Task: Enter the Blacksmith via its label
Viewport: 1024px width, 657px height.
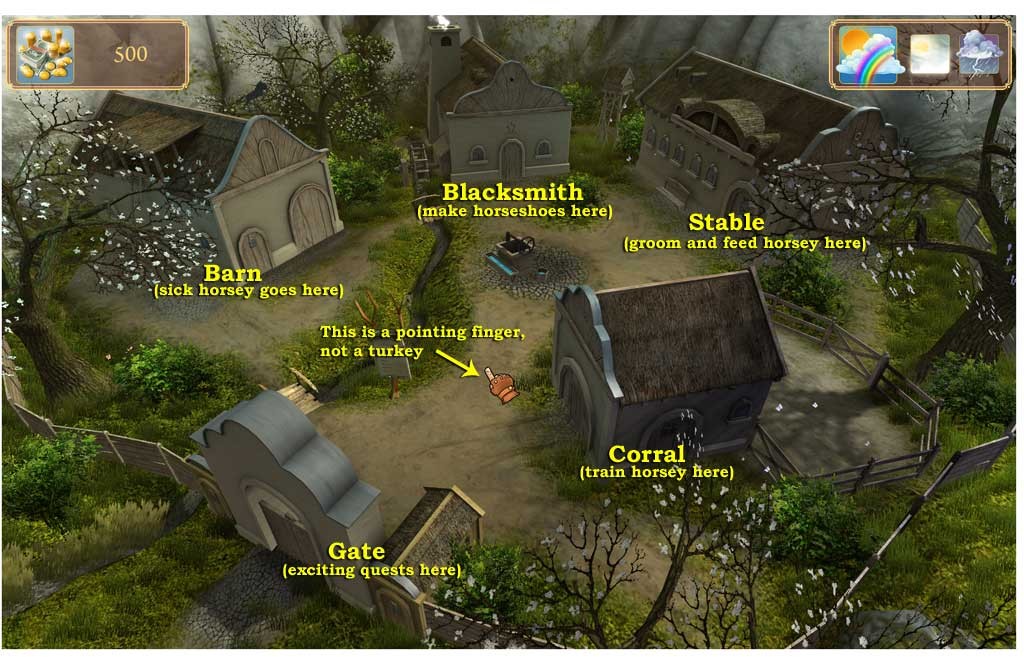Action: tap(512, 192)
